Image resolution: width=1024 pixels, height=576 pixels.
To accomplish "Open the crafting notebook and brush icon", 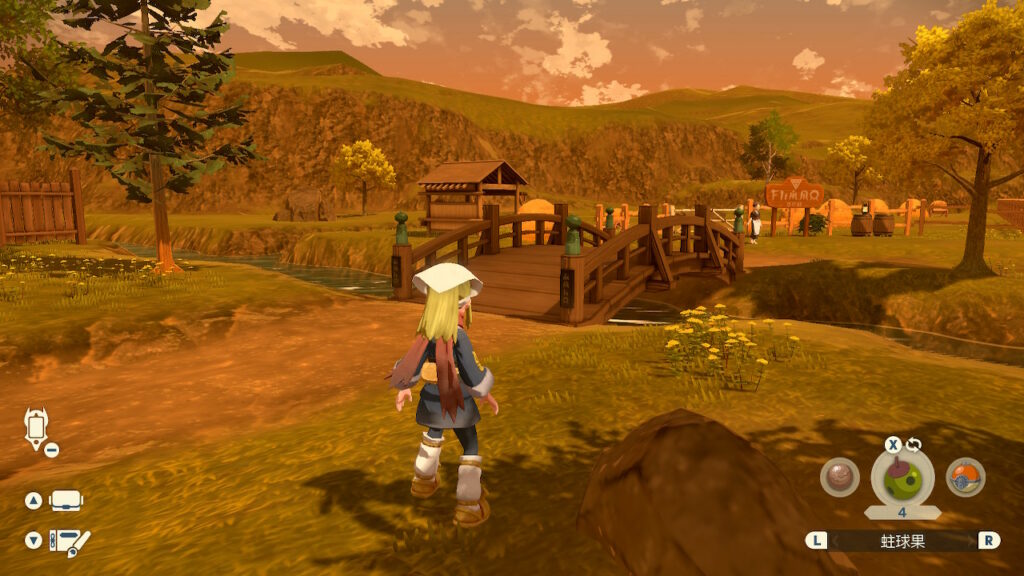I will [70, 541].
